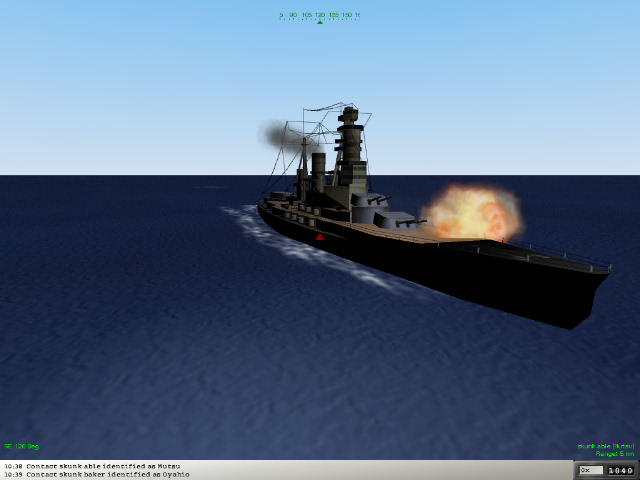Click the red unit marker on the battleship

point(319,237)
